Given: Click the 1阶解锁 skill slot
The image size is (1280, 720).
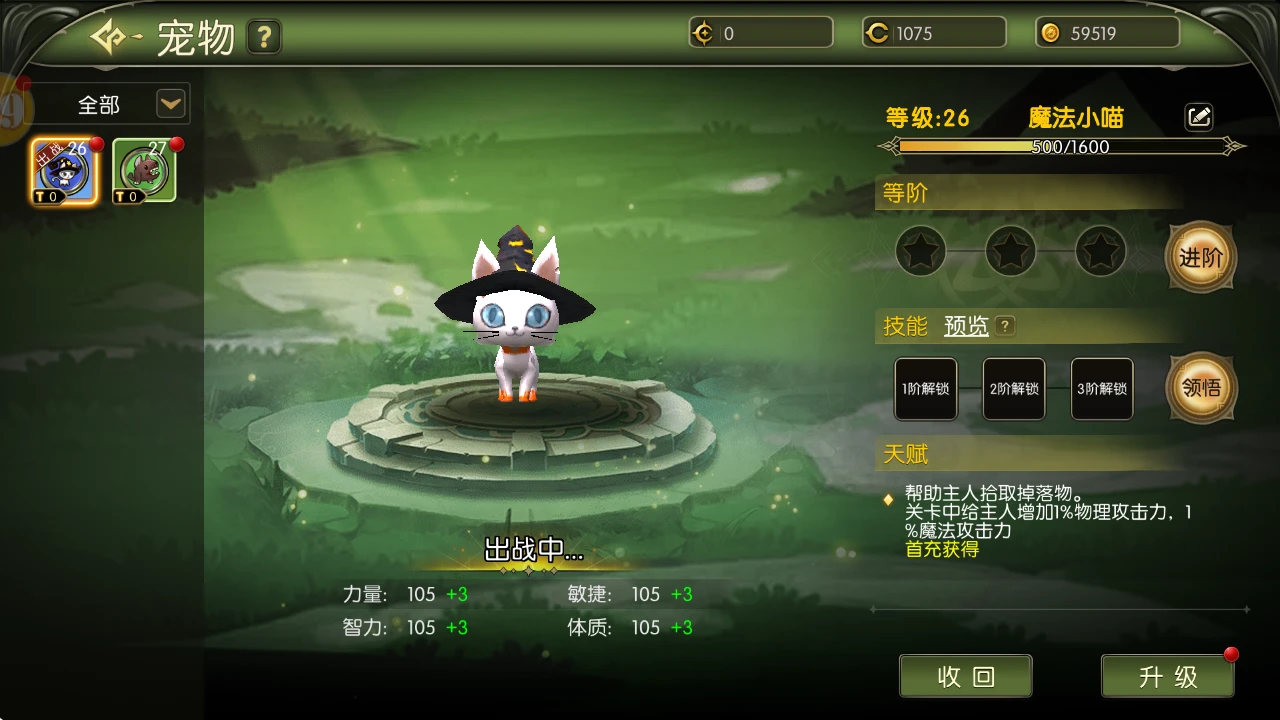Looking at the screenshot, I should point(926,389).
